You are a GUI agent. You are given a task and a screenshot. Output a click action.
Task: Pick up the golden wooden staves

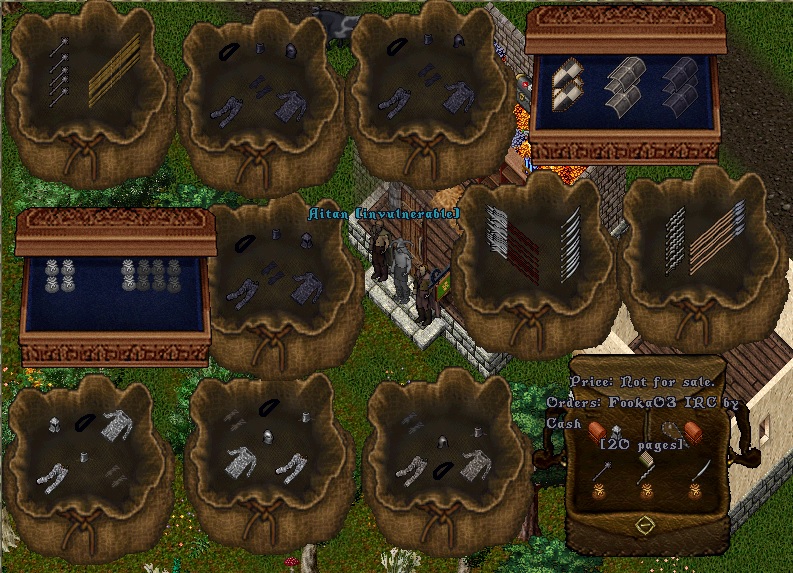point(113,68)
